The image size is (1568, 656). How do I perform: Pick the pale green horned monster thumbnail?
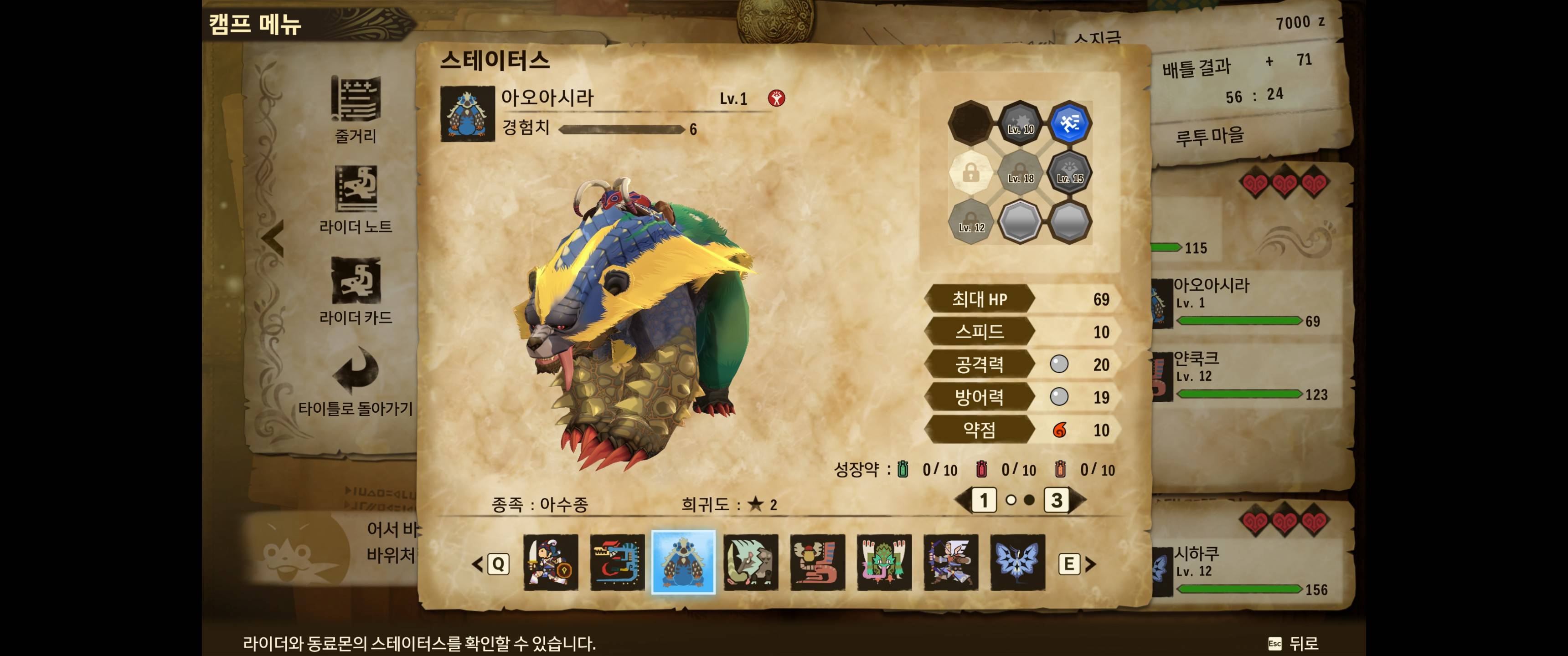coord(751,562)
